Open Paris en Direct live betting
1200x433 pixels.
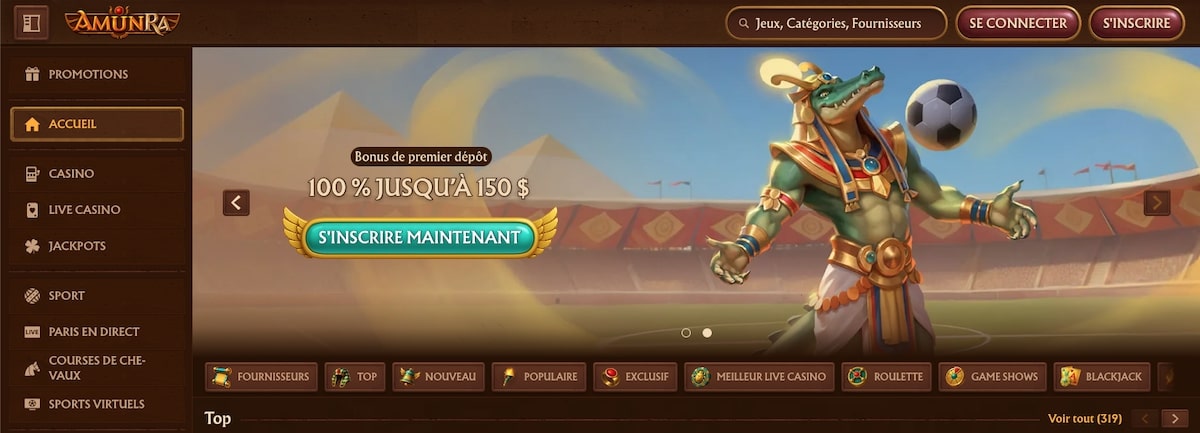coord(94,332)
